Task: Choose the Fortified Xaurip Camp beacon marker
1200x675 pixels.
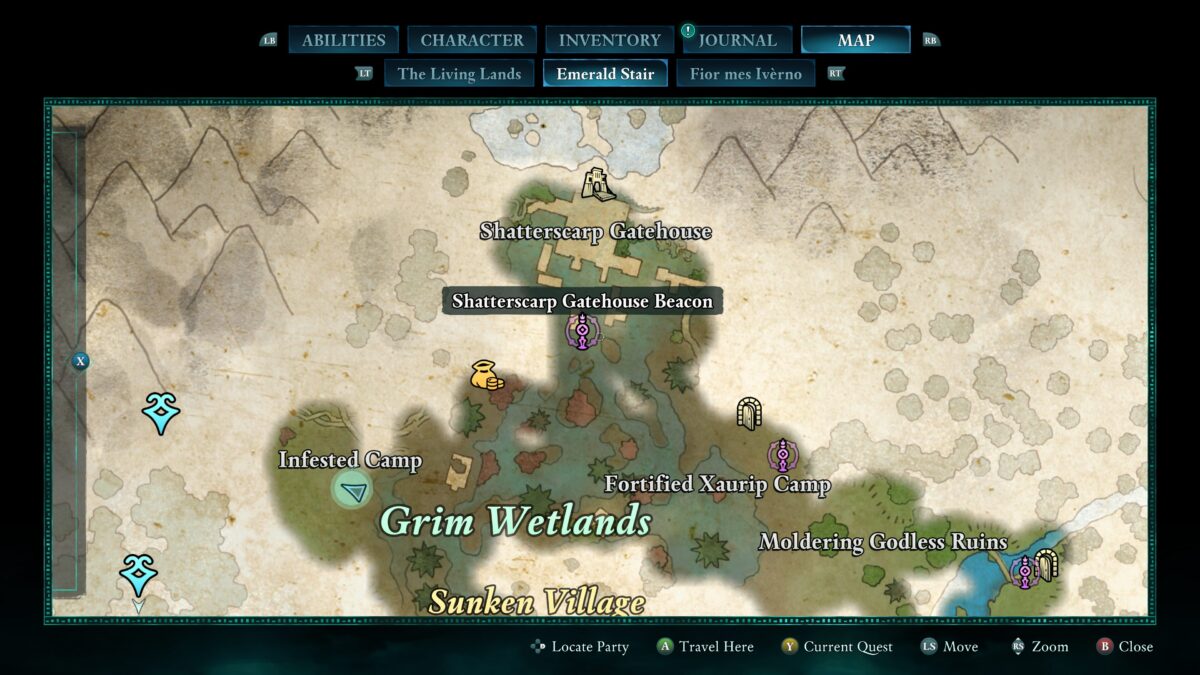Action: click(782, 456)
